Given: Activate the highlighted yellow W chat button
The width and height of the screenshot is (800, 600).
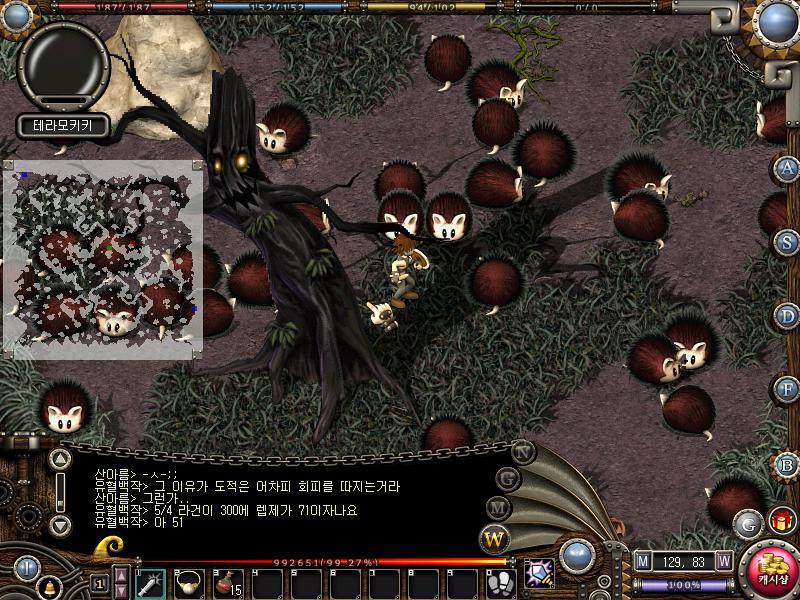Looking at the screenshot, I should tap(494, 540).
